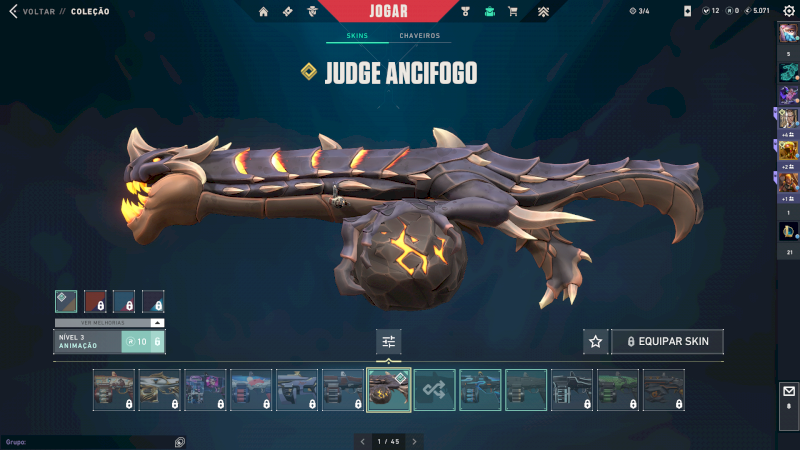Select the red locked color variant
The height and width of the screenshot is (450, 800).
pyautogui.click(x=95, y=301)
